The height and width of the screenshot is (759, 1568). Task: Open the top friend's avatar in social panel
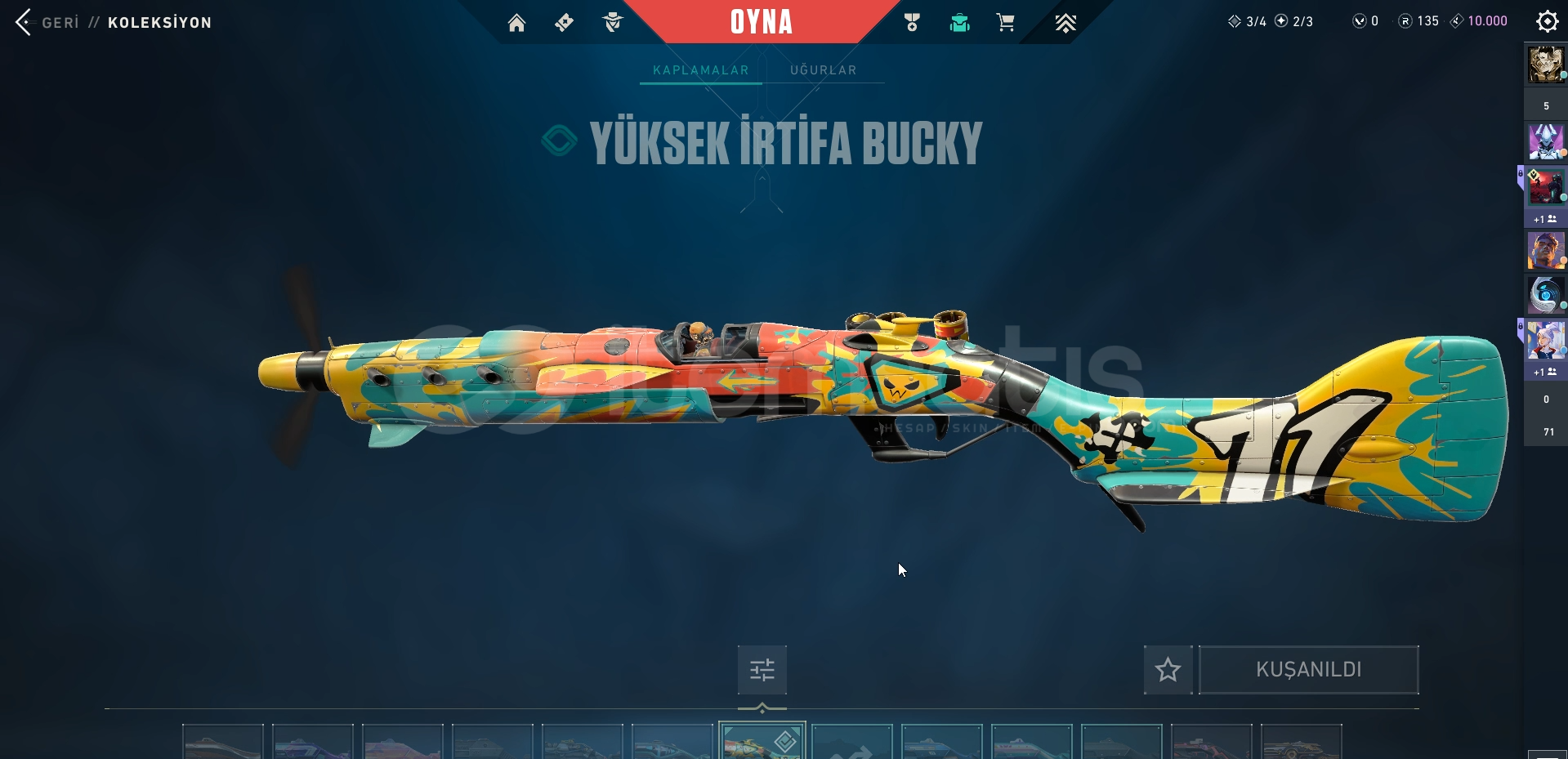click(x=1545, y=65)
